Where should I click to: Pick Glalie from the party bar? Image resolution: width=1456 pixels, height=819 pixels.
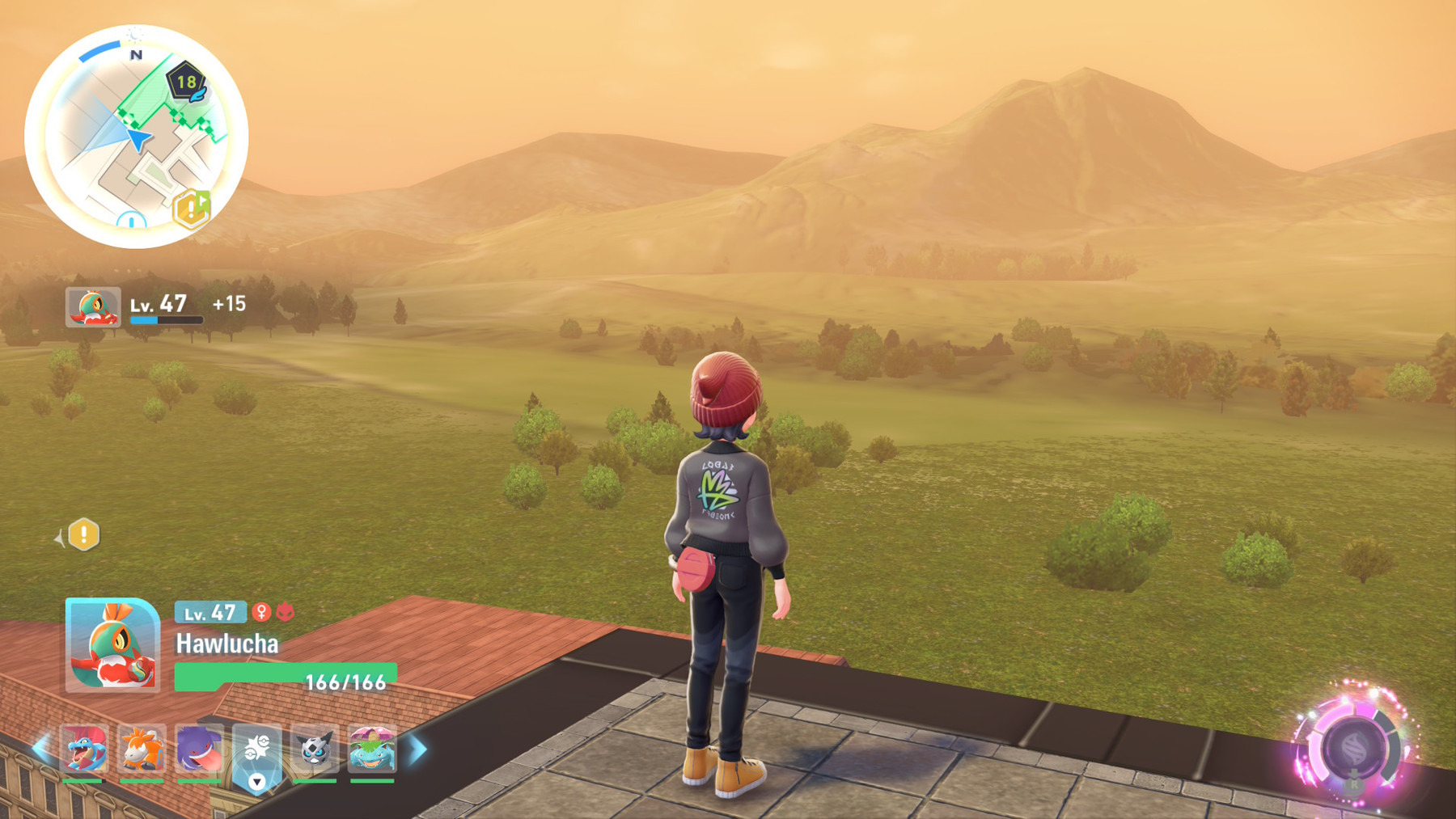pyautogui.click(x=315, y=749)
